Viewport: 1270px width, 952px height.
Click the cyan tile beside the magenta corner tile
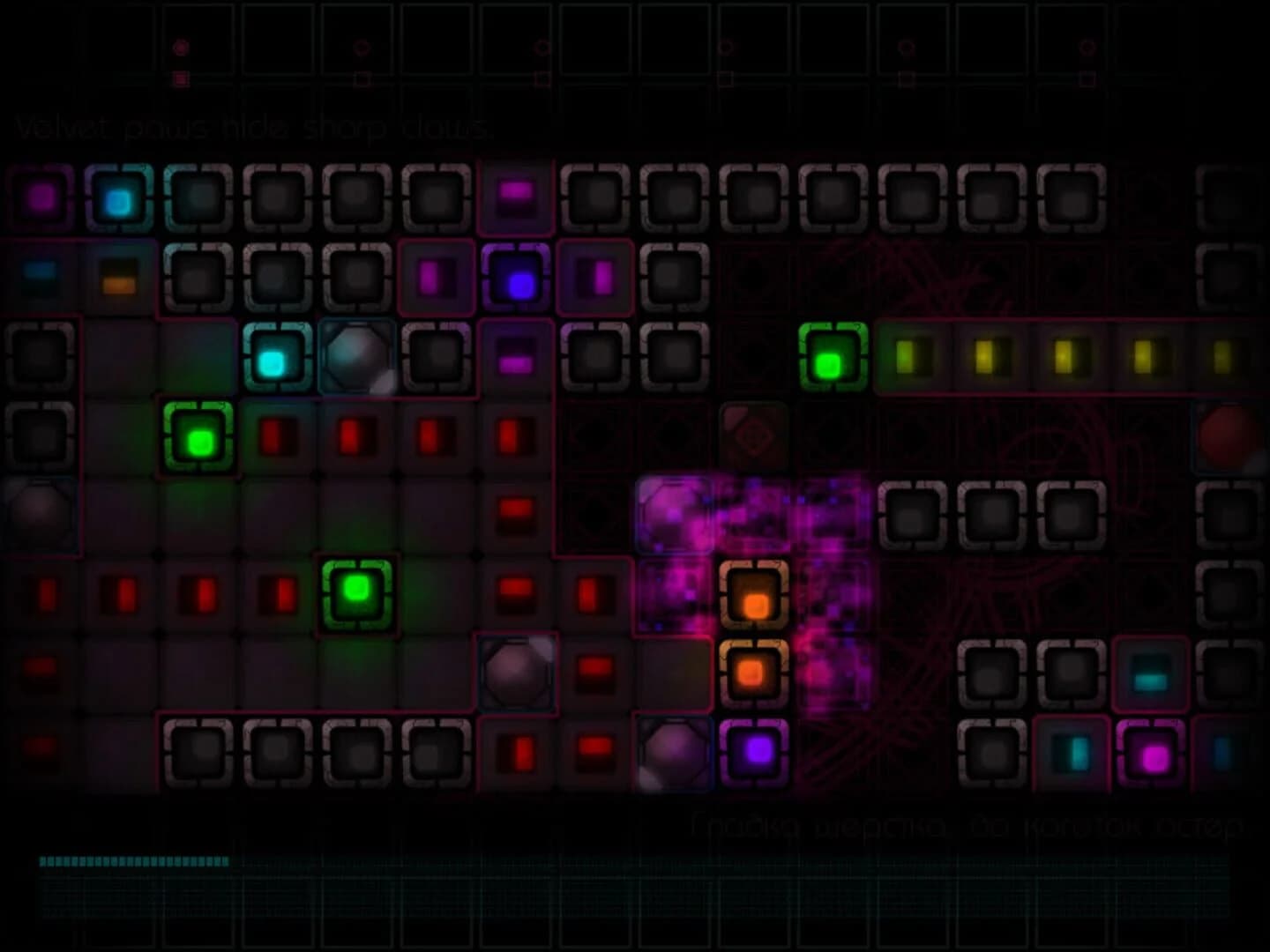click(x=118, y=199)
